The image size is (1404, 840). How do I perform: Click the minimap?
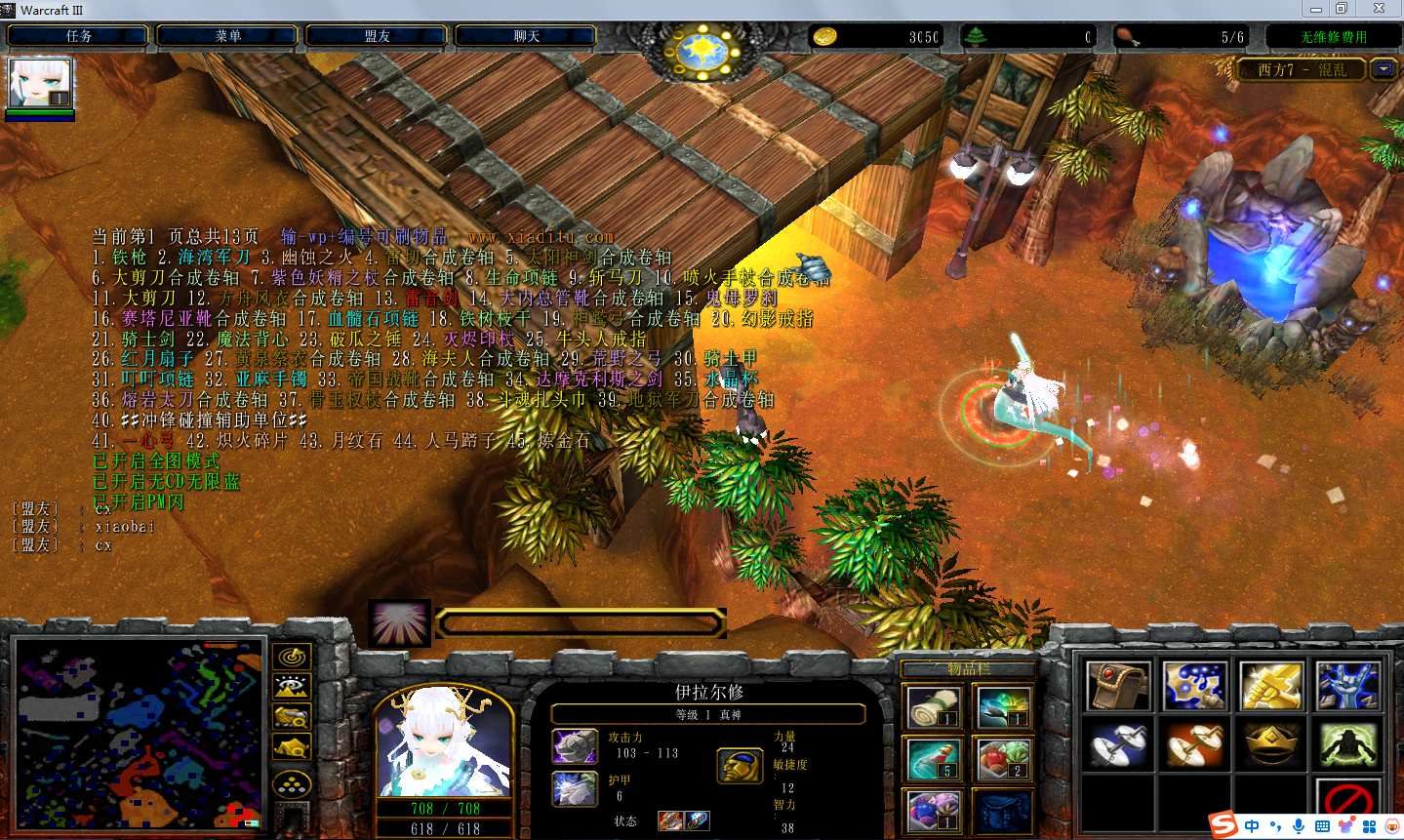coord(139,734)
